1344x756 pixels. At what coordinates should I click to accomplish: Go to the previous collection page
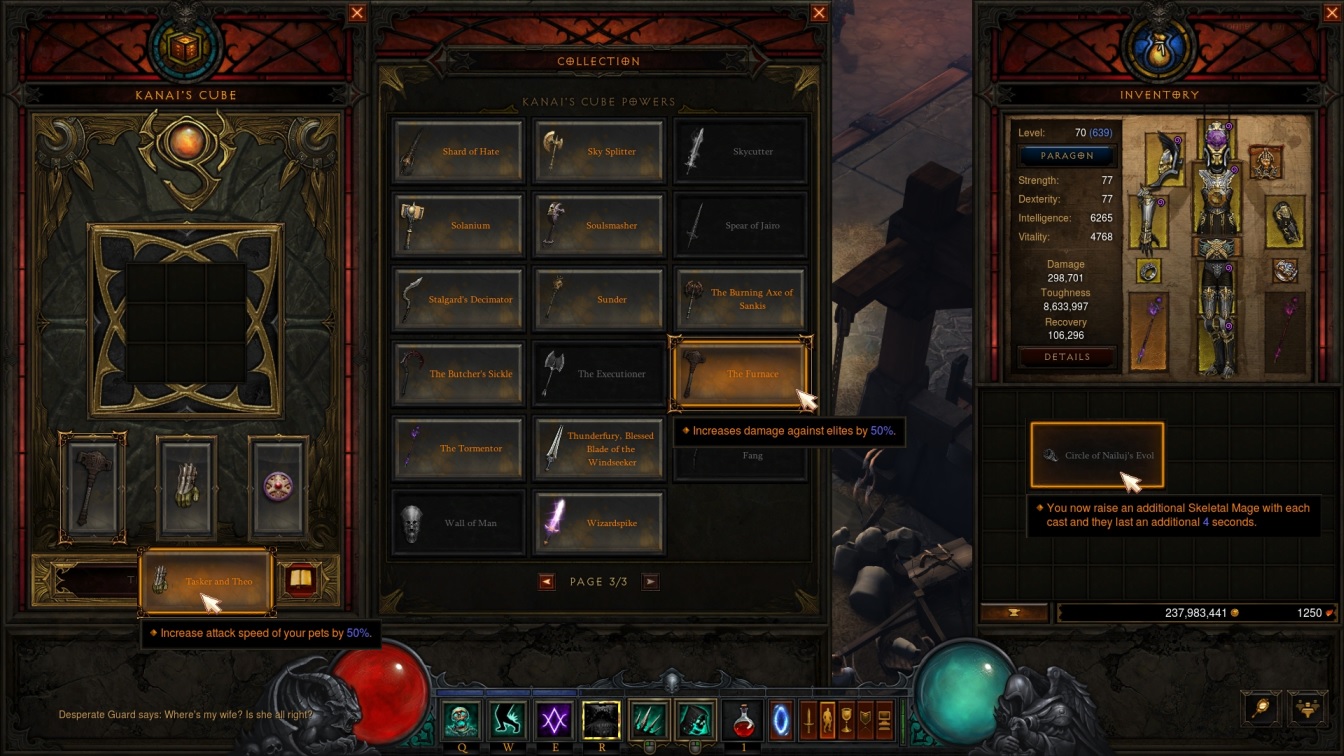click(546, 582)
